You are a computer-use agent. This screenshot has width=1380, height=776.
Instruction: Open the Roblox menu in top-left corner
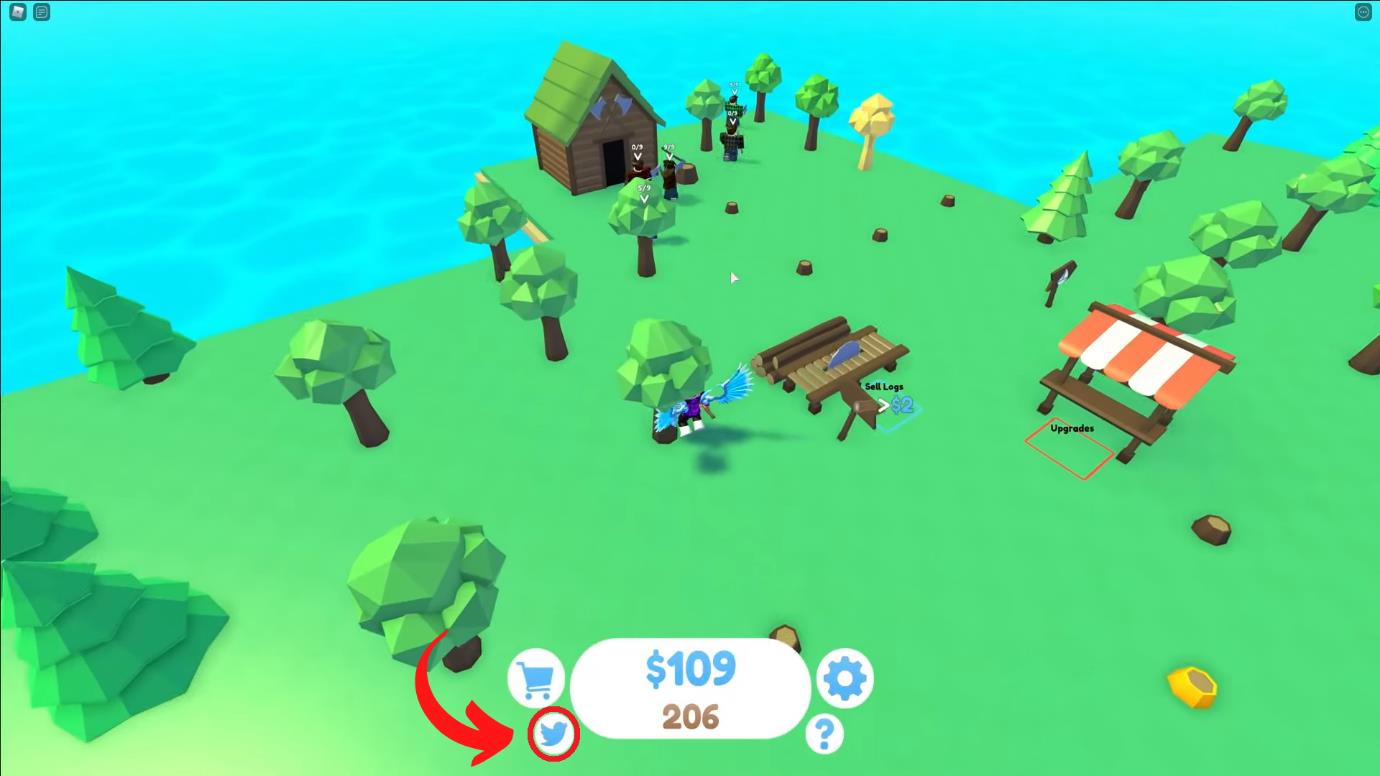(x=17, y=11)
